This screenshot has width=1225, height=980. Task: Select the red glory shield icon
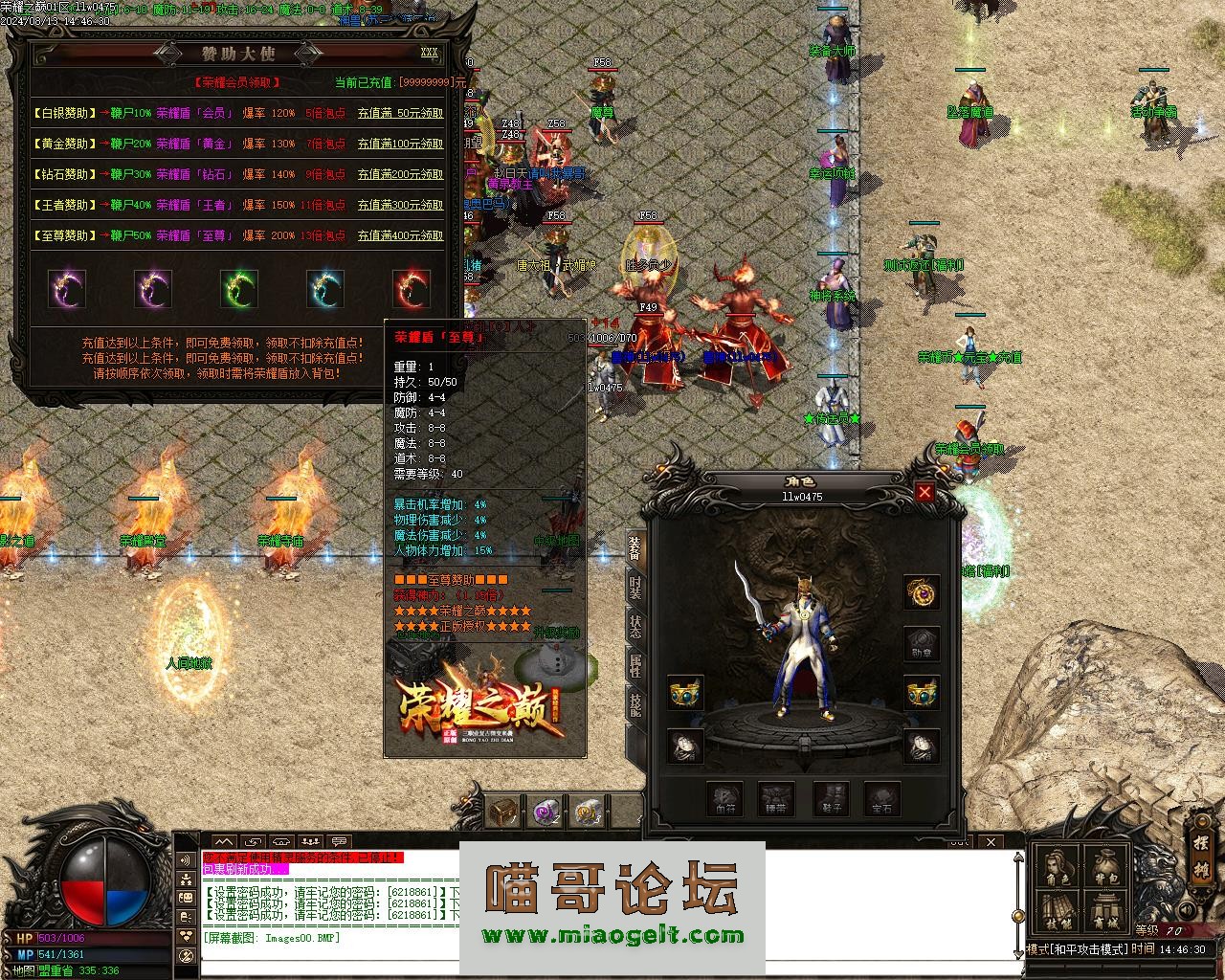tap(412, 288)
